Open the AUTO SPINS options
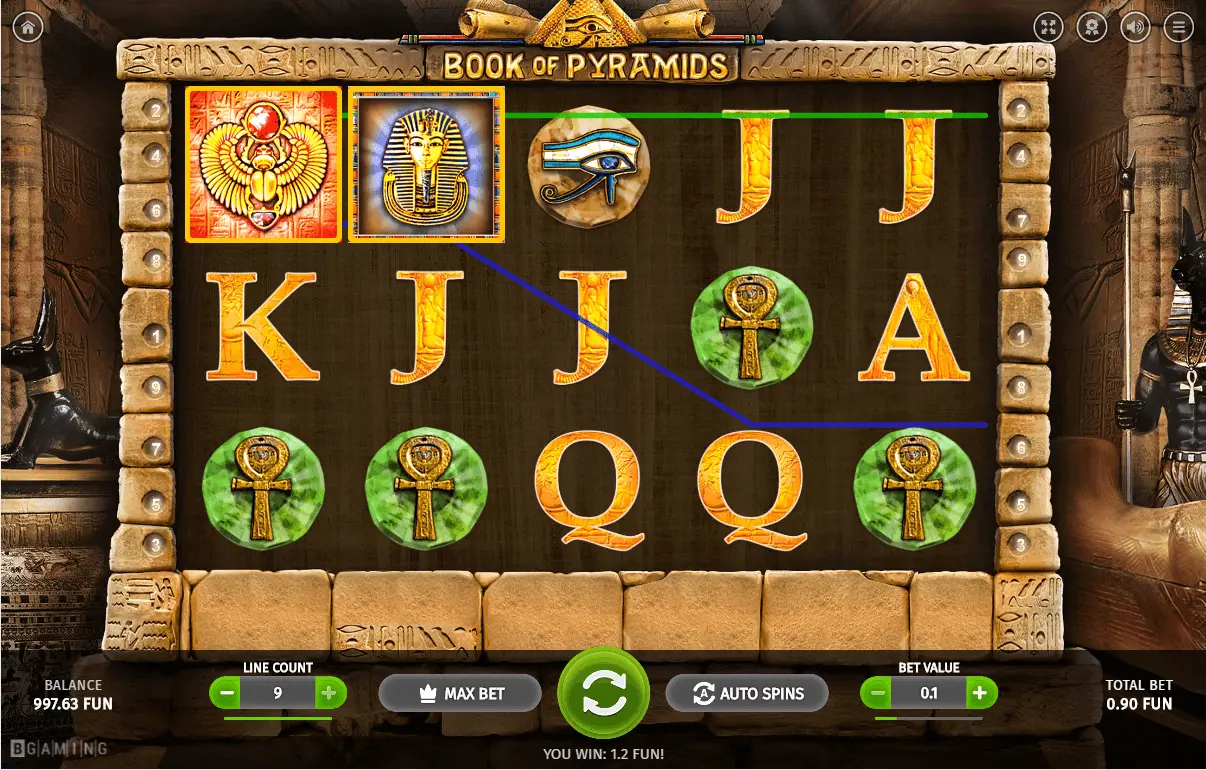Viewport: 1206px width, 770px height. (747, 693)
